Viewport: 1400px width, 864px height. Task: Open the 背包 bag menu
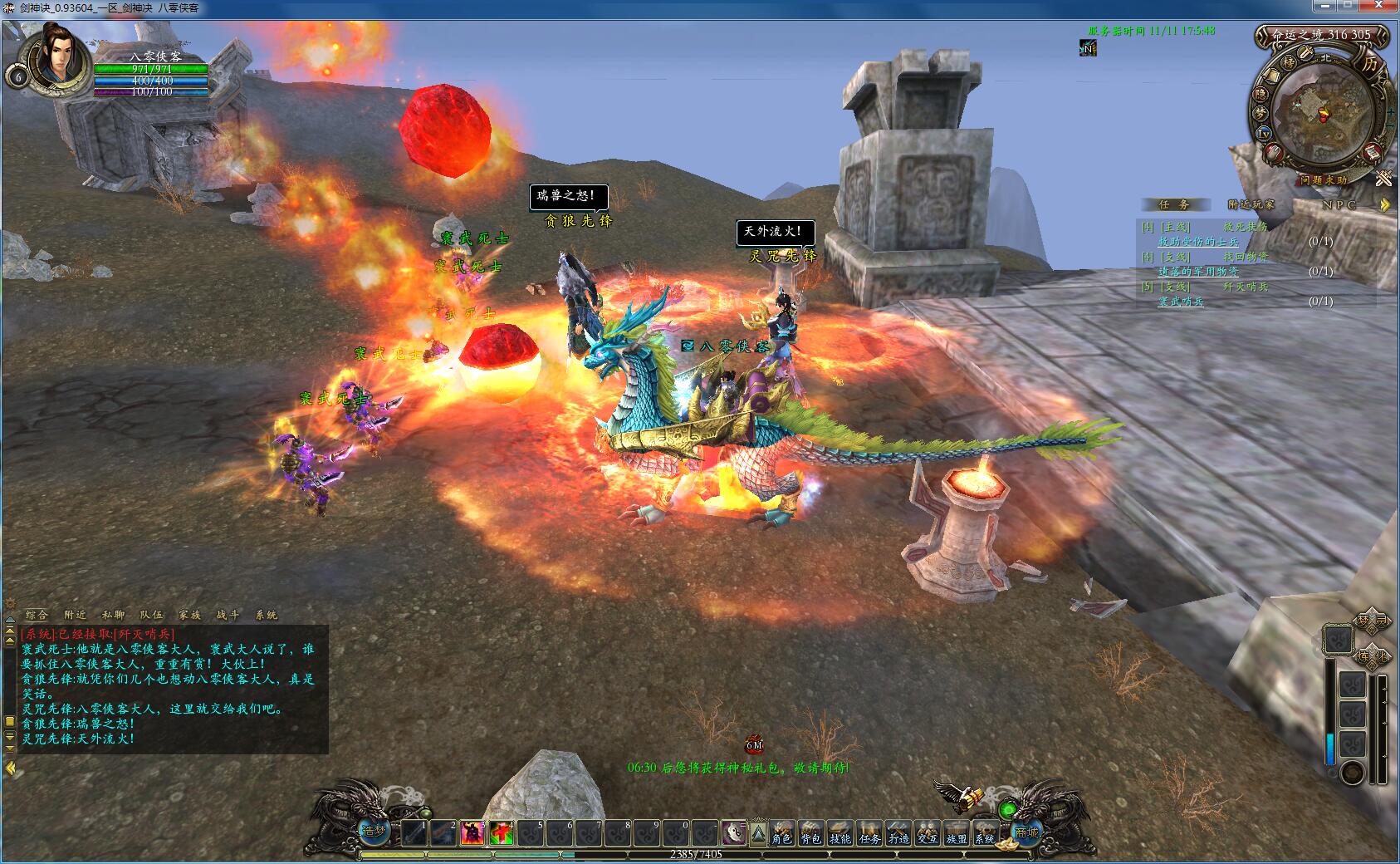[x=810, y=834]
